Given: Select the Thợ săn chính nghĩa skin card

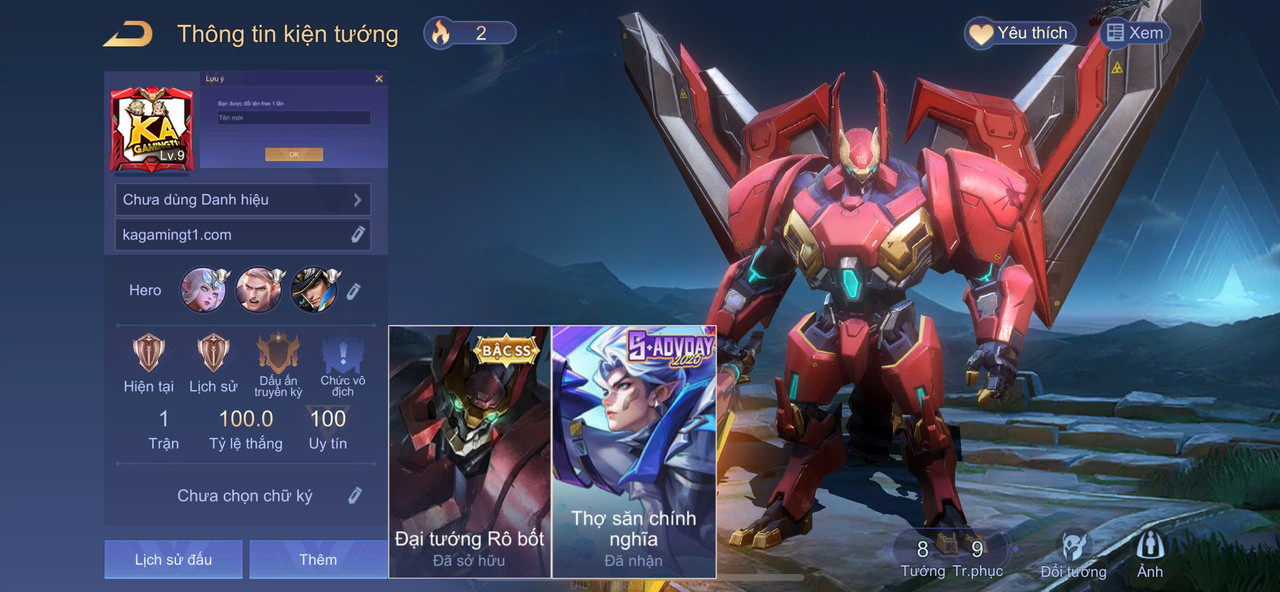Looking at the screenshot, I should (x=634, y=452).
